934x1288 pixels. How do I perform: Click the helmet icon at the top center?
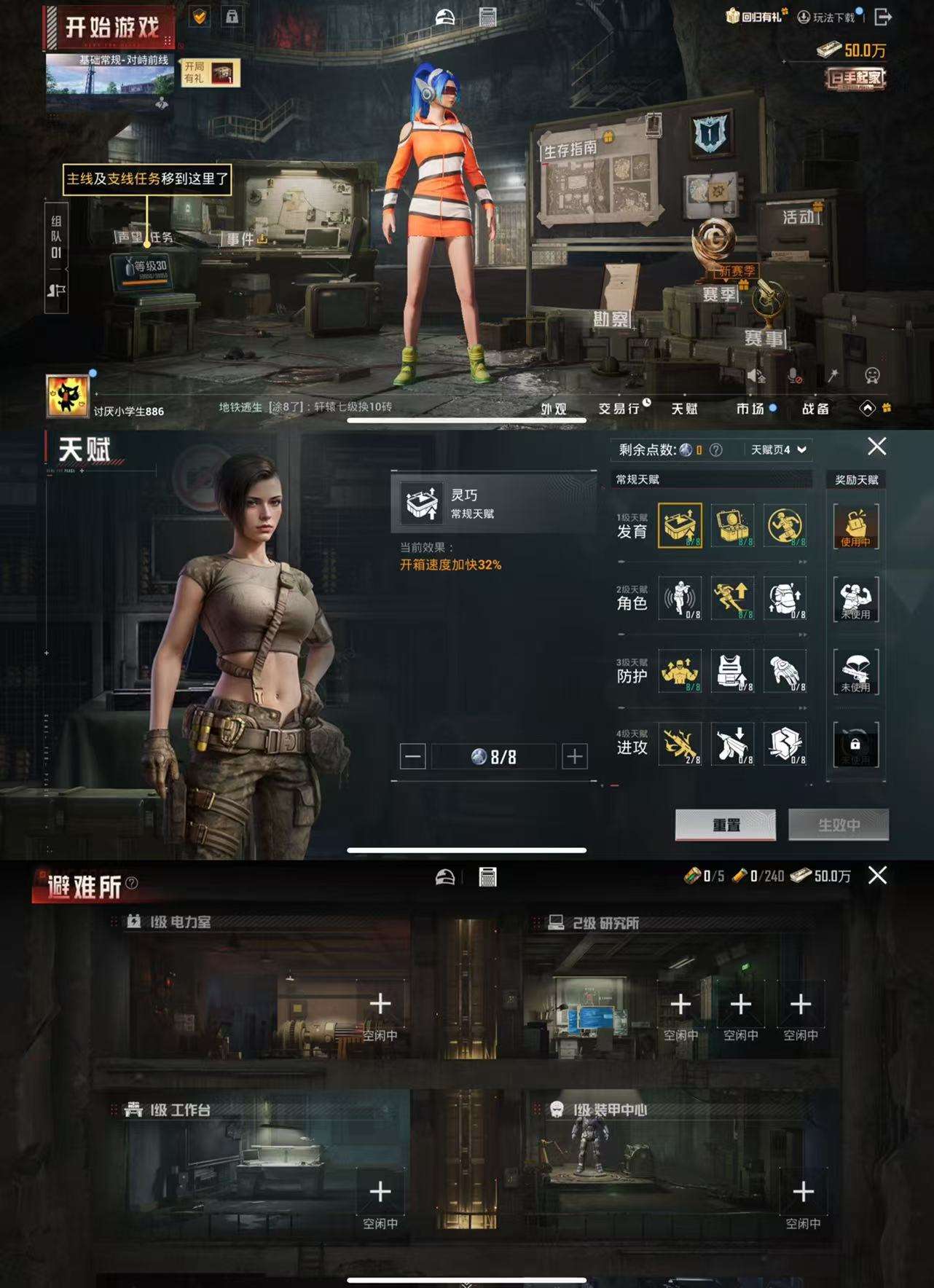[x=445, y=15]
